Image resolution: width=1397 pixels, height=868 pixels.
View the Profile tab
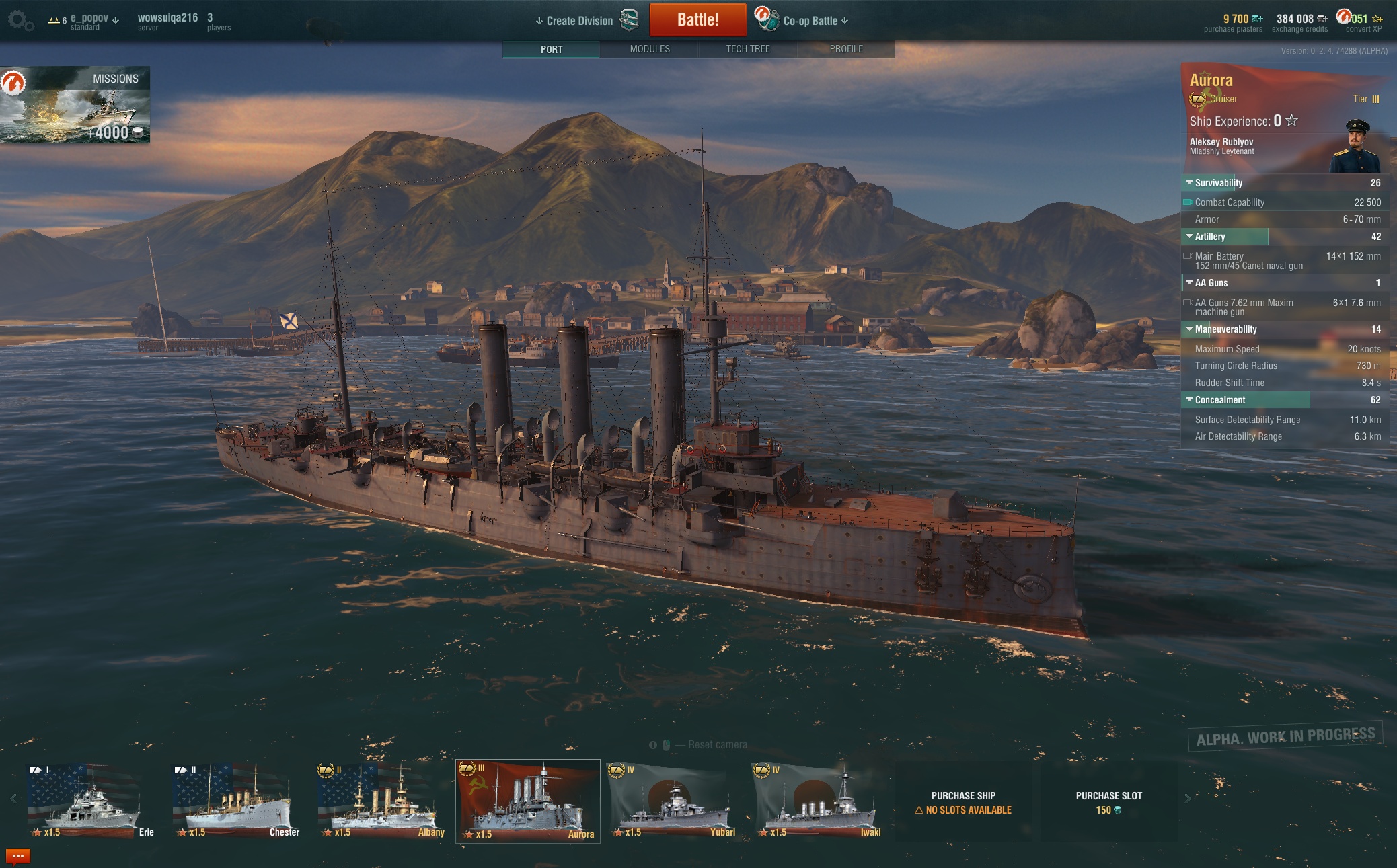point(846,49)
